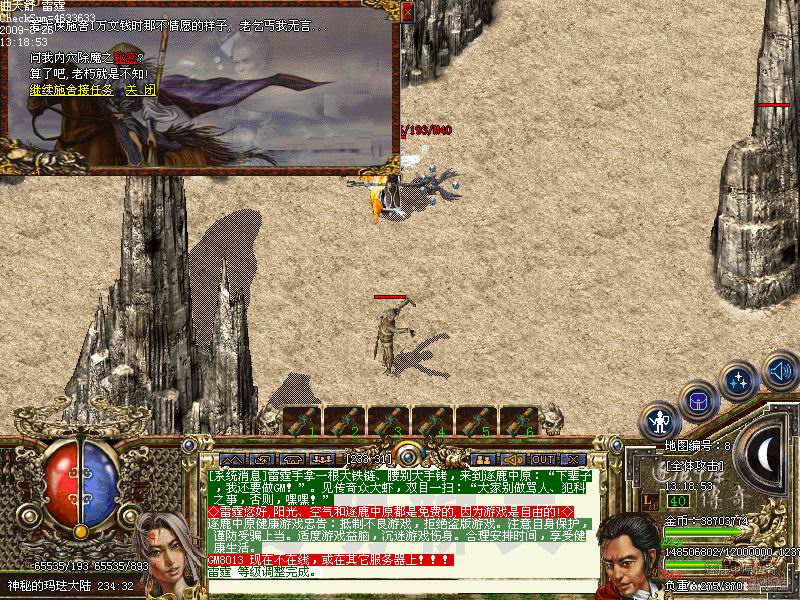Image resolution: width=800 pixels, height=600 pixels.
Task: Click the red 秘密 keyword in dialogue
Action: coord(124,58)
